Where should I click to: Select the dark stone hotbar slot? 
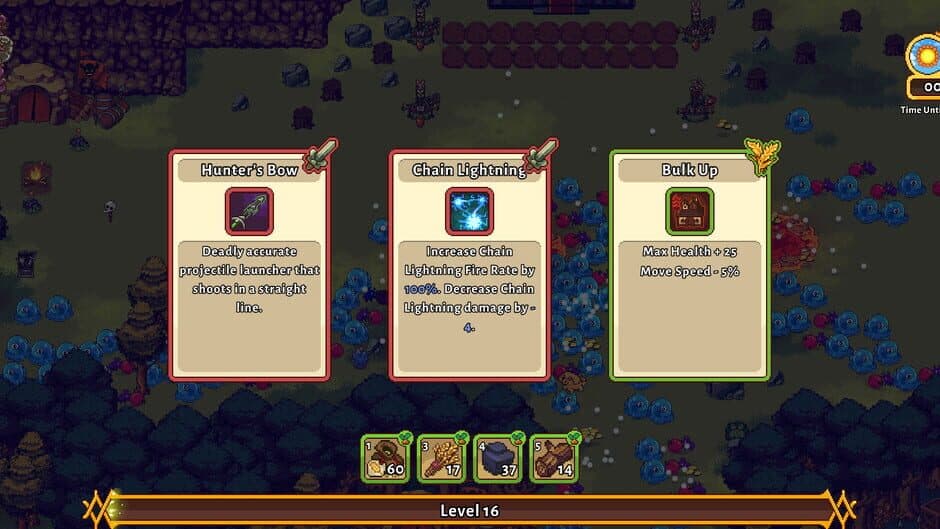pos(497,456)
